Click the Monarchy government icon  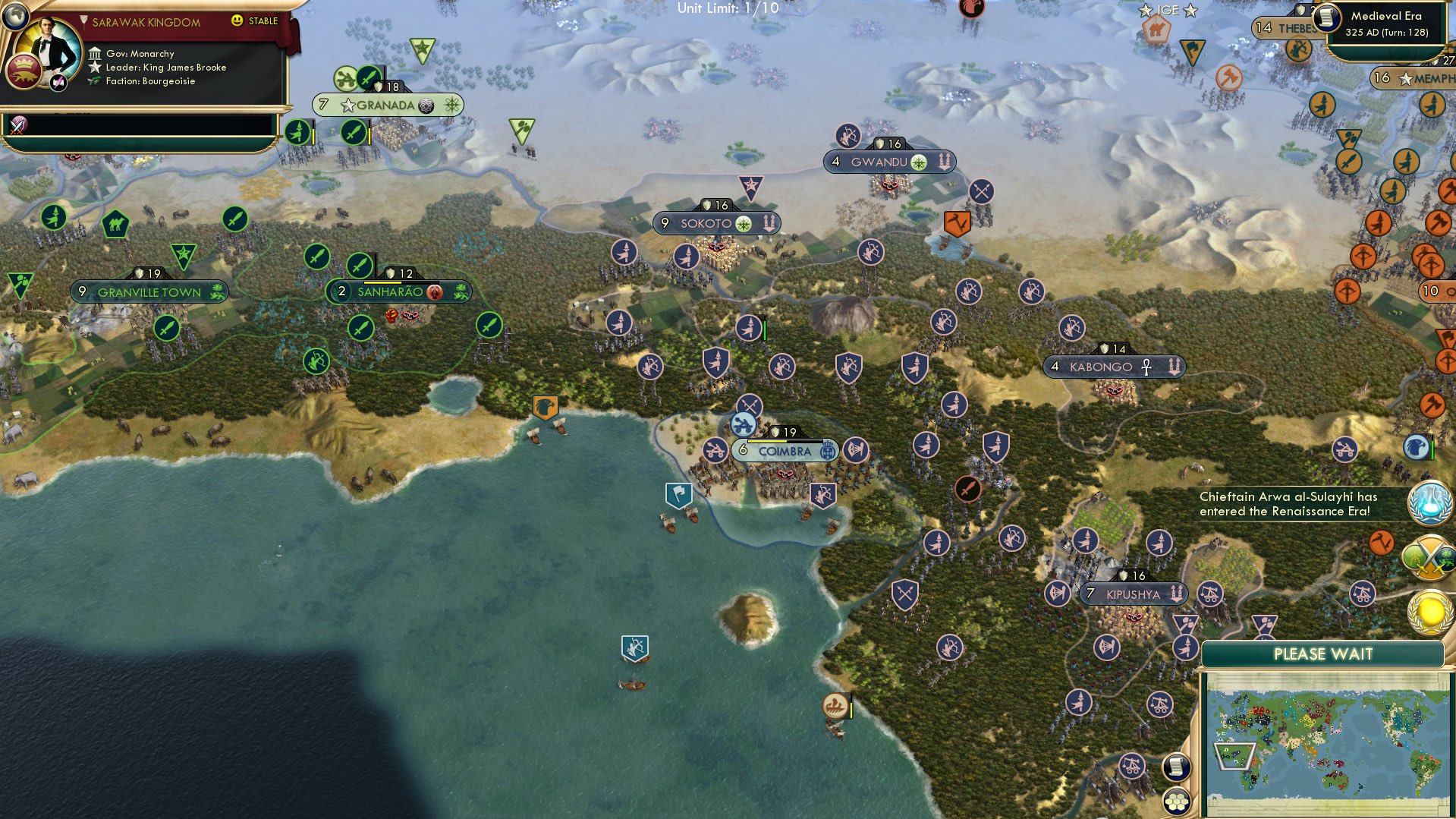(x=94, y=53)
